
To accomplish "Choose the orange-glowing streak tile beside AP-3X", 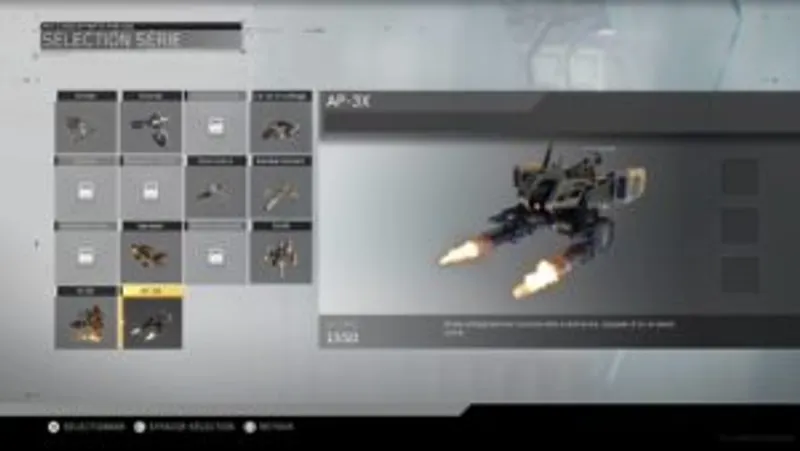I will [x=86, y=320].
